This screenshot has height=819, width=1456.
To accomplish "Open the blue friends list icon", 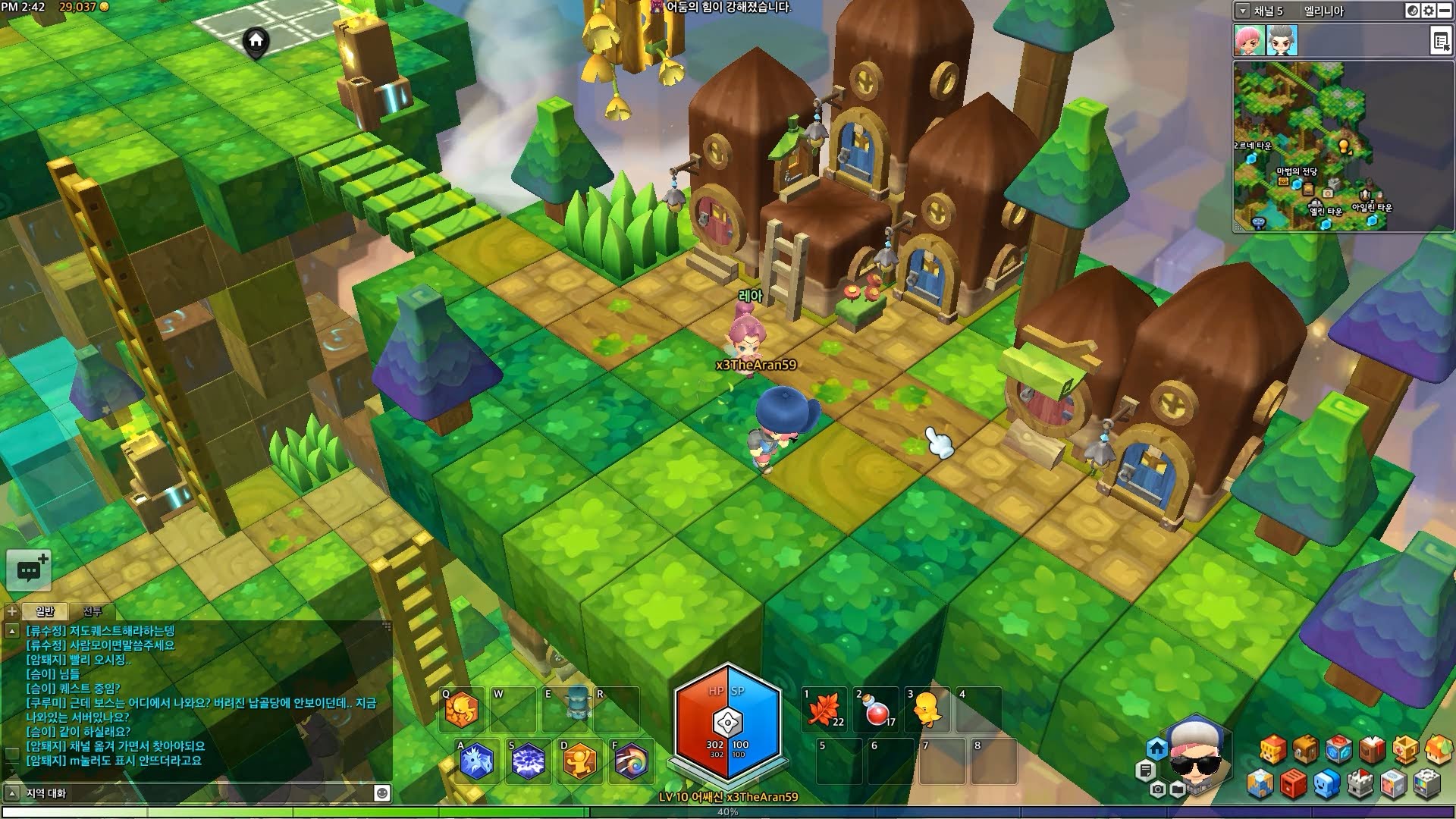I will [x=1326, y=785].
